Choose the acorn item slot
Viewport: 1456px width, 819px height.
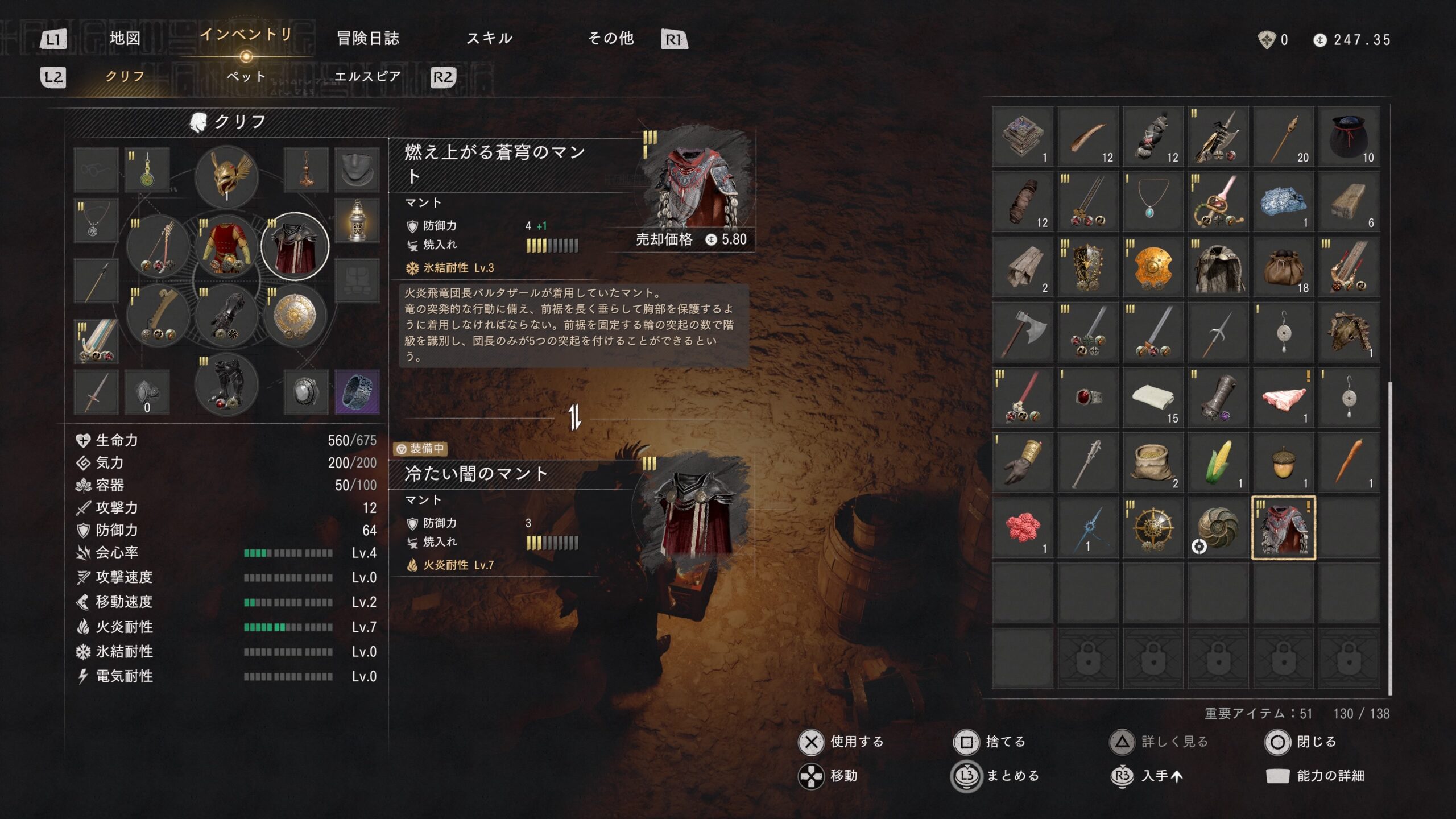(1283, 462)
